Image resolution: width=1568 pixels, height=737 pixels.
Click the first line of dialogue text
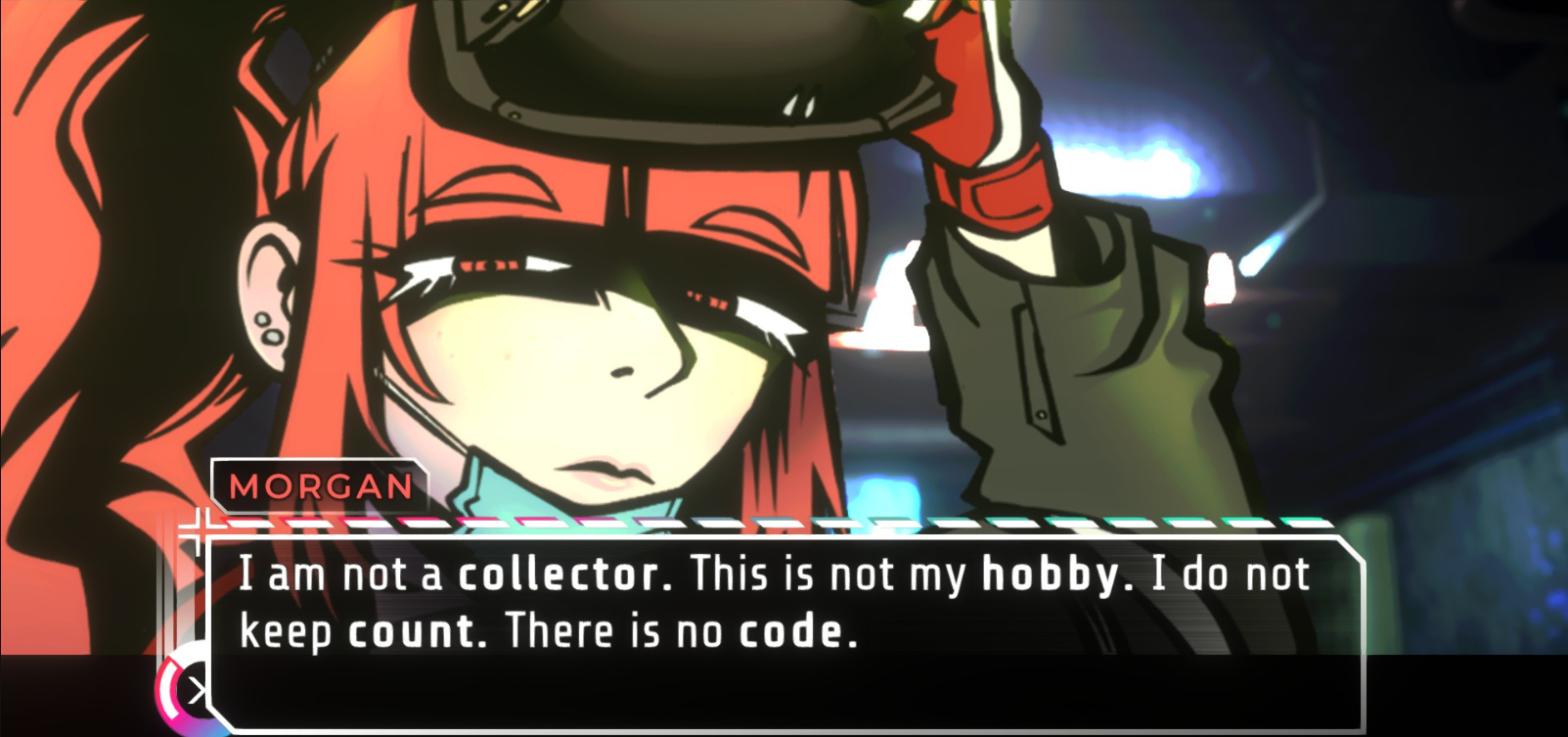point(773,574)
